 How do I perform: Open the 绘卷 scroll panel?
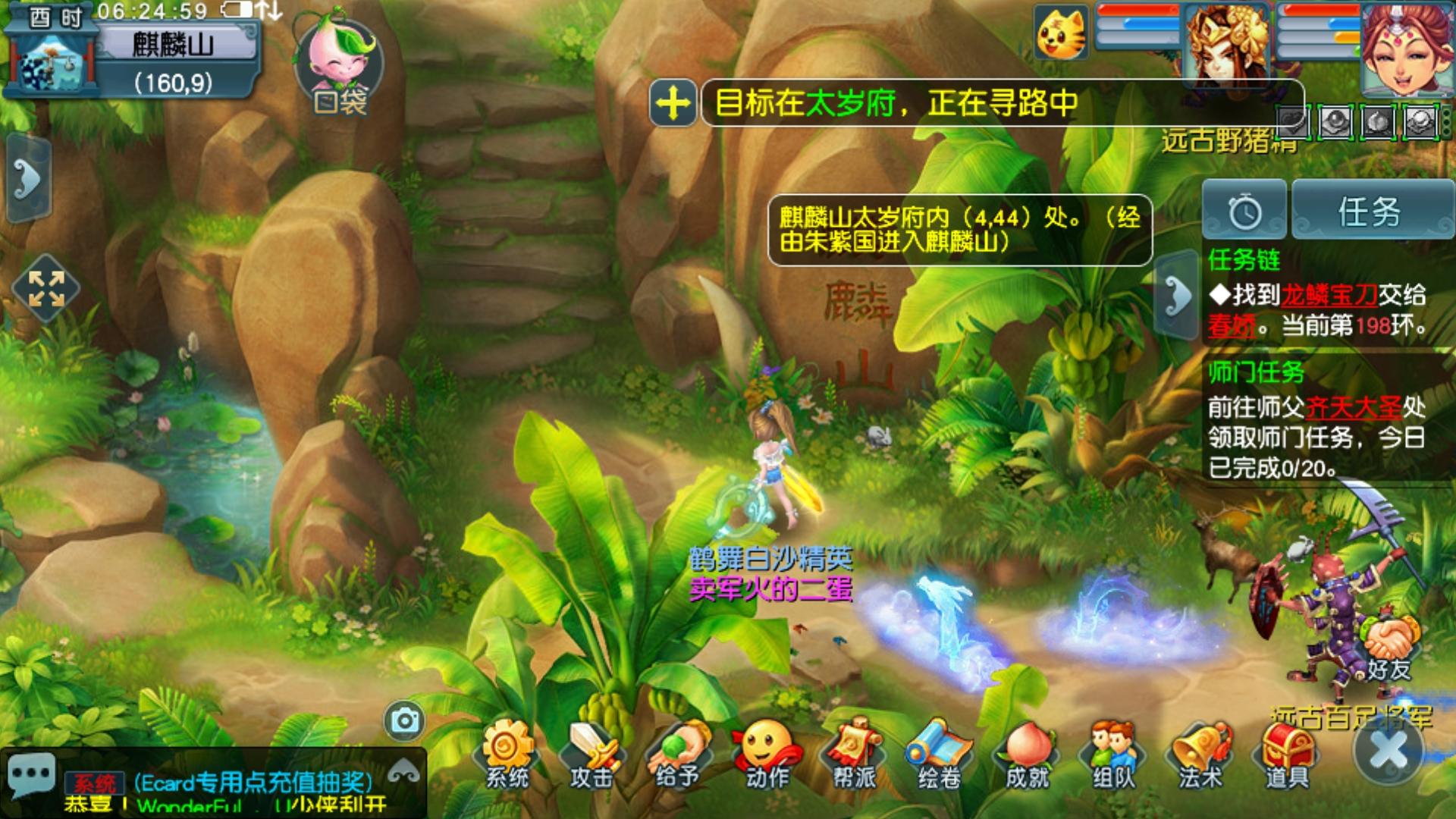pos(940,753)
